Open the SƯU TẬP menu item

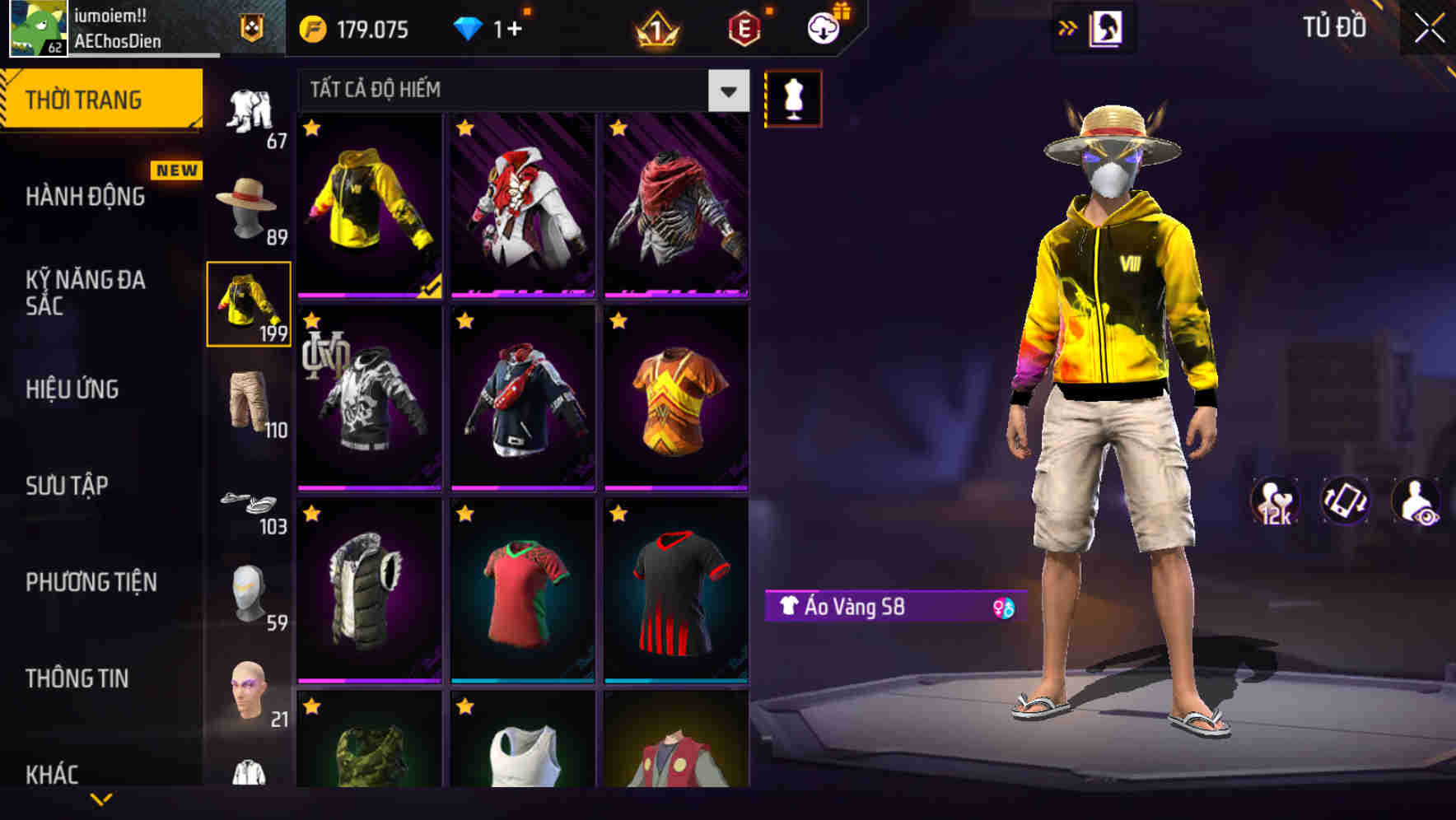click(66, 486)
